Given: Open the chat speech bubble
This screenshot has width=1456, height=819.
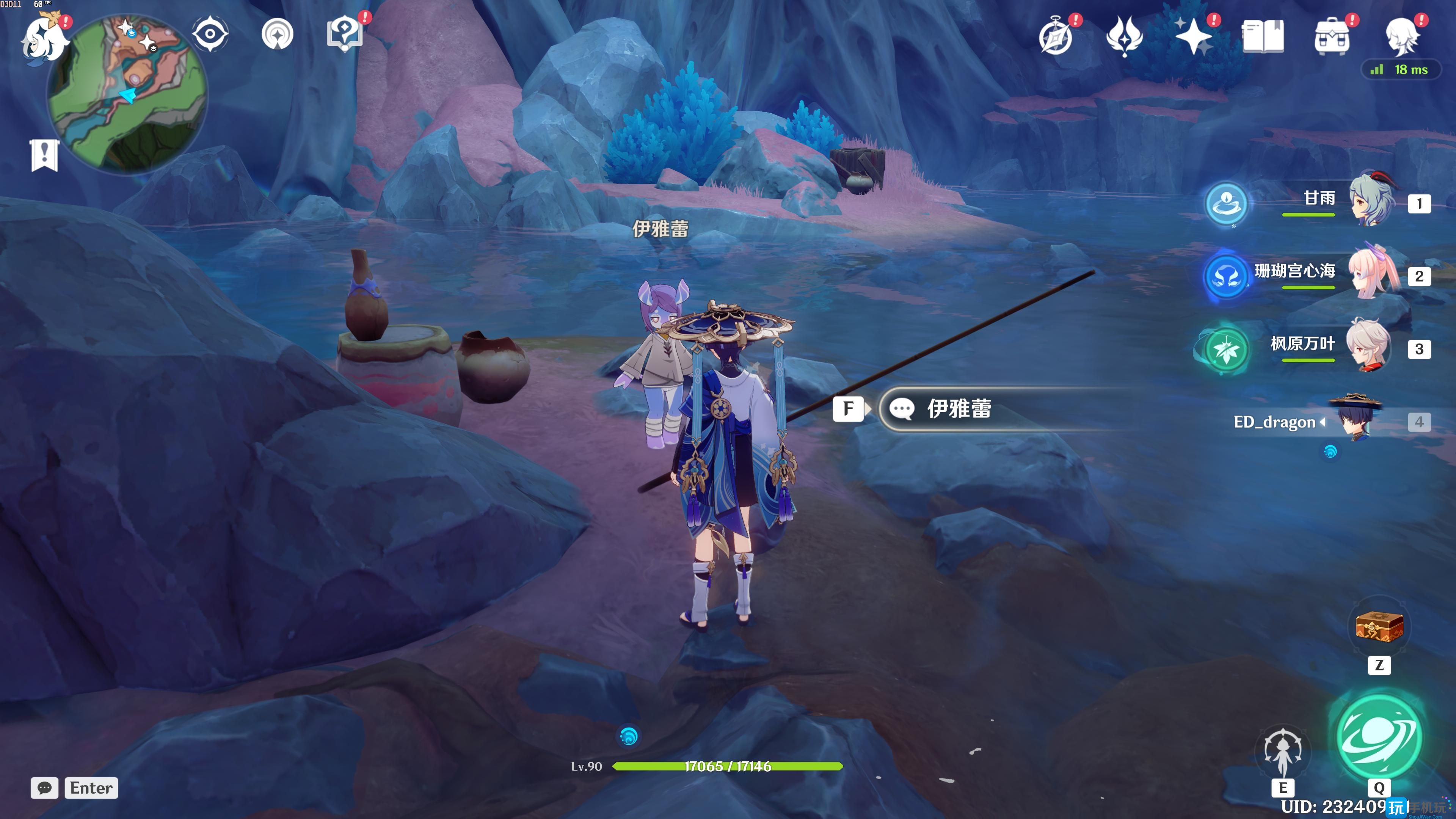Looking at the screenshot, I should [45, 788].
